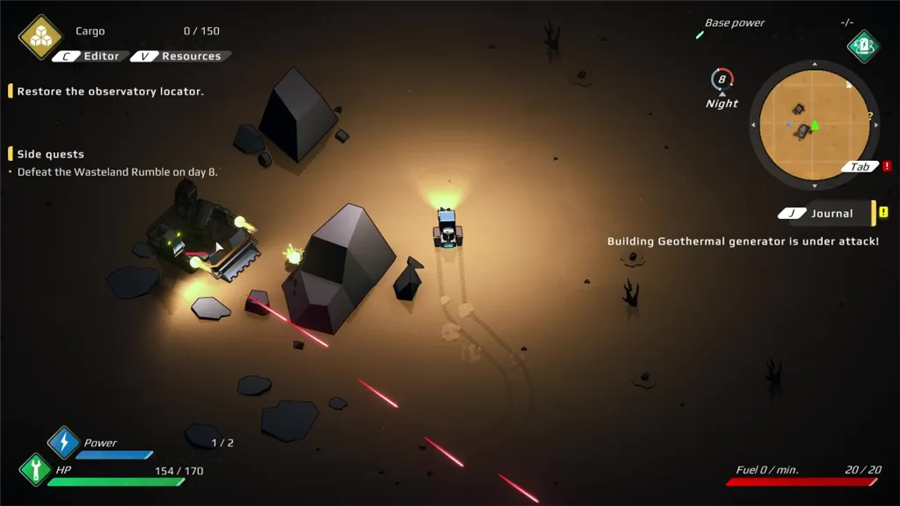Image resolution: width=900 pixels, height=506 pixels.
Task: Select the observatory locator quest objective
Action: 110,91
